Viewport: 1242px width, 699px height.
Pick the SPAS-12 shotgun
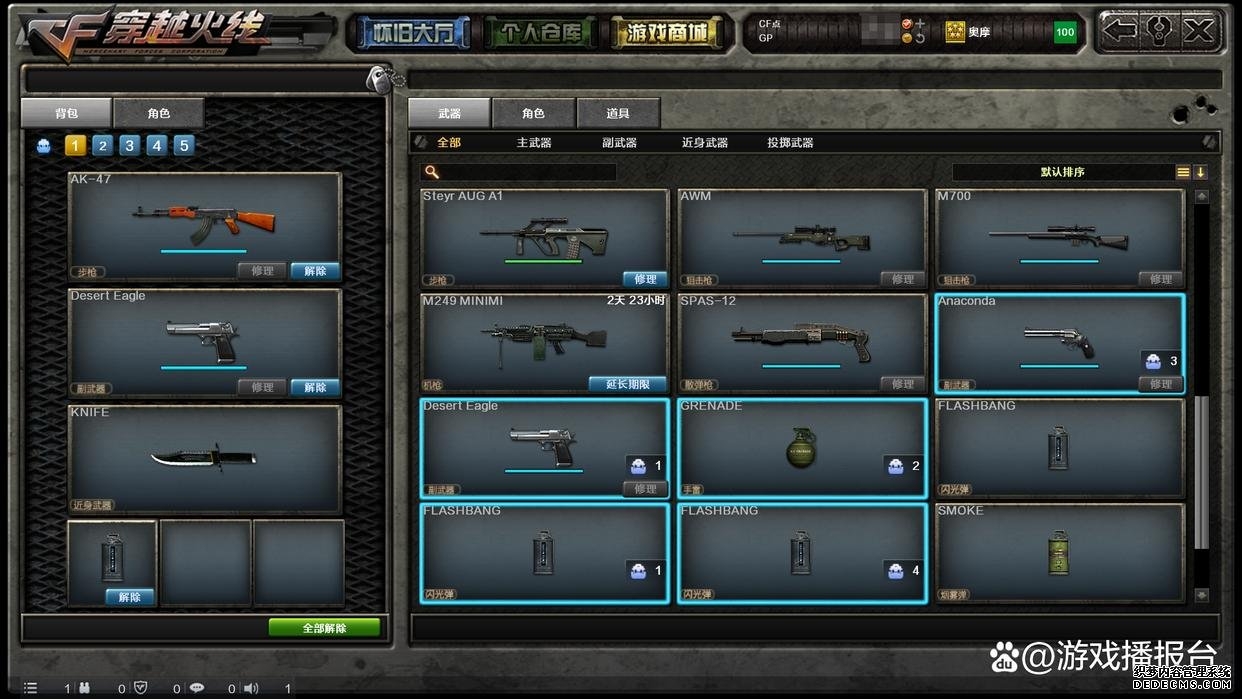point(802,342)
